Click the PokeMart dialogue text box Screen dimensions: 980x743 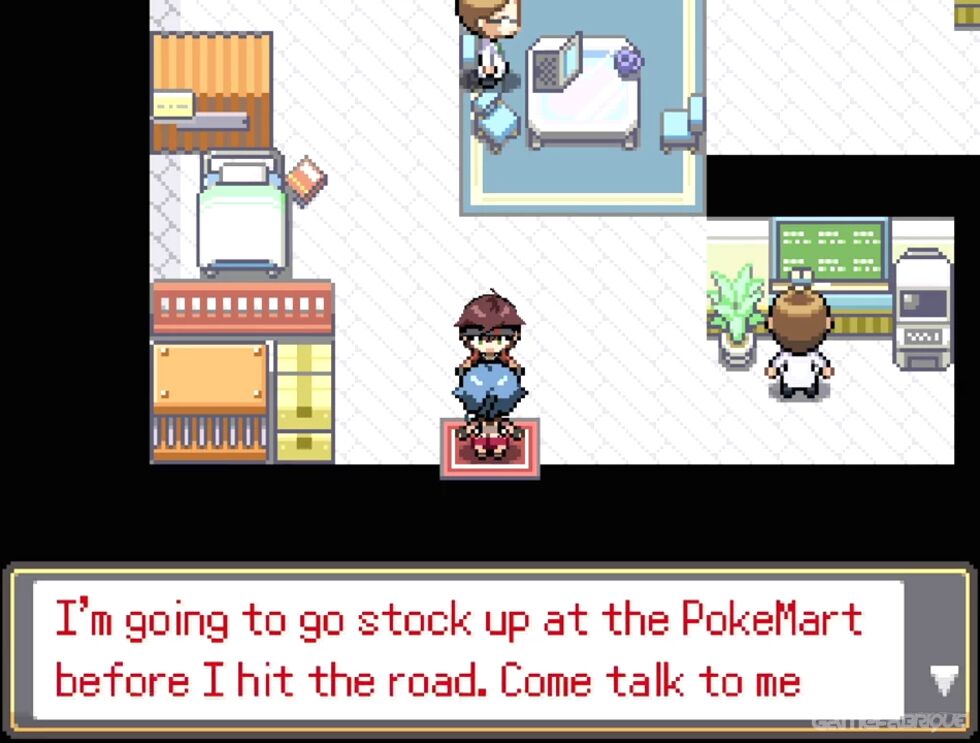pos(468,649)
